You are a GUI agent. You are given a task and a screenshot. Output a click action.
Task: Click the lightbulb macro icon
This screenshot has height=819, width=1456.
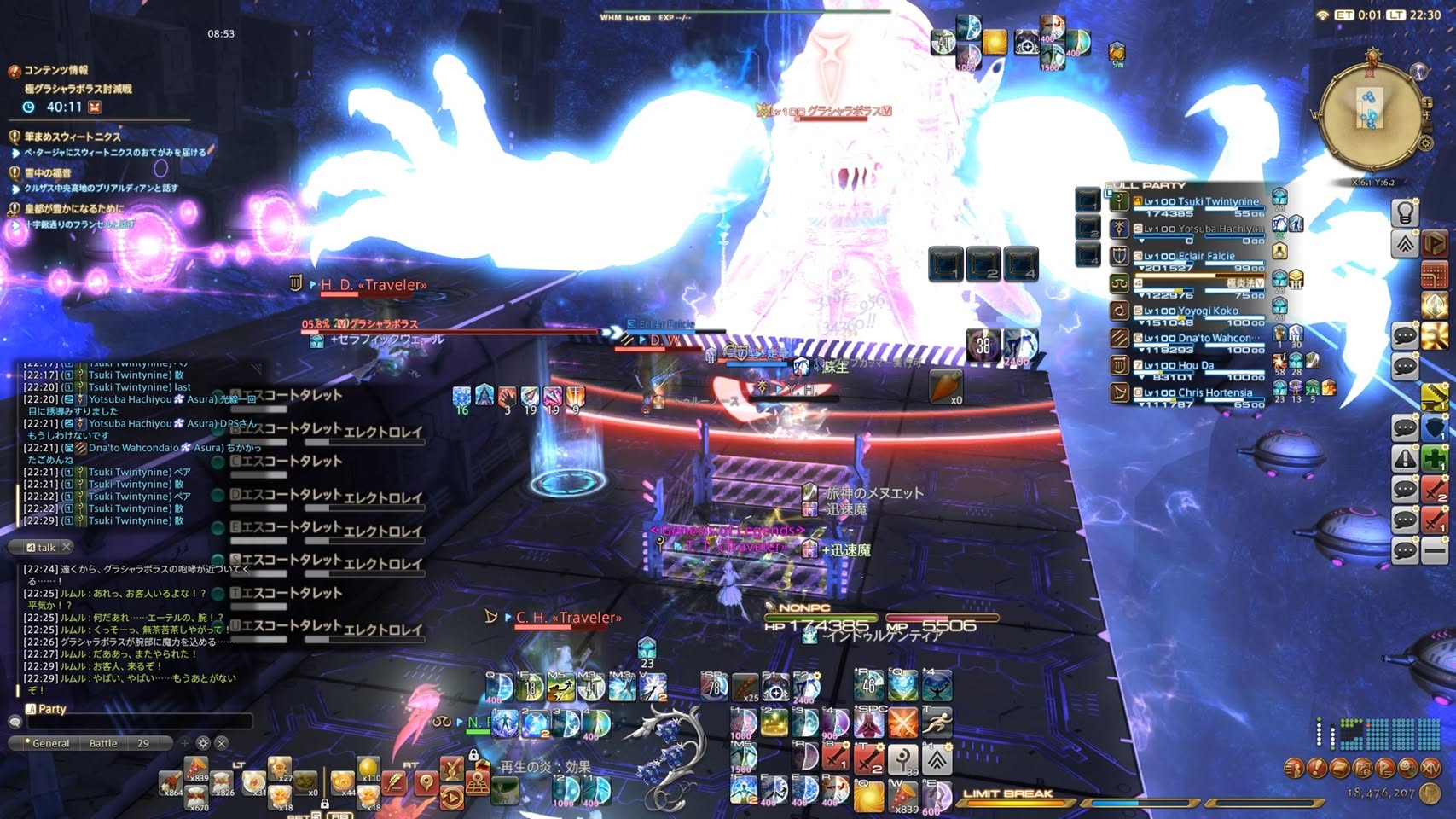(x=1405, y=212)
